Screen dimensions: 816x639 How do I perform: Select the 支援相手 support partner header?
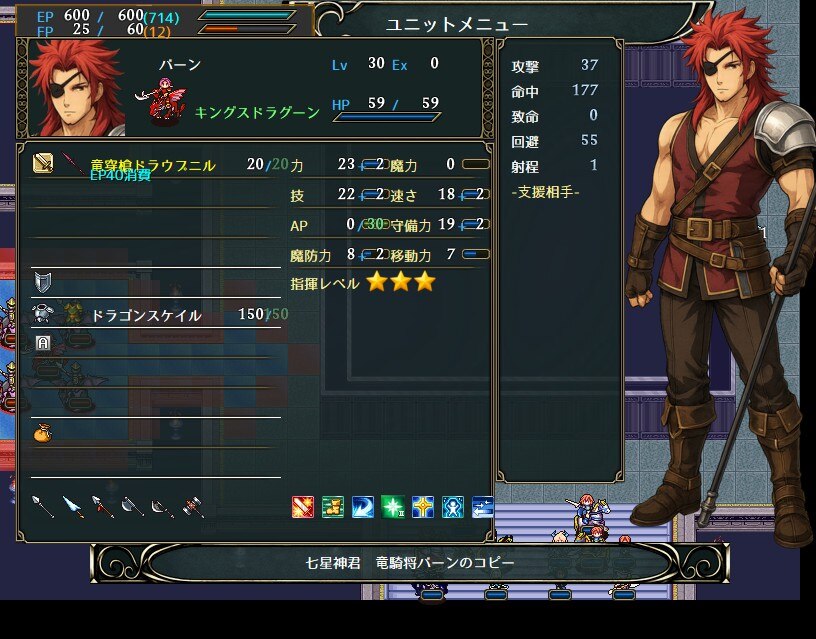coord(545,191)
